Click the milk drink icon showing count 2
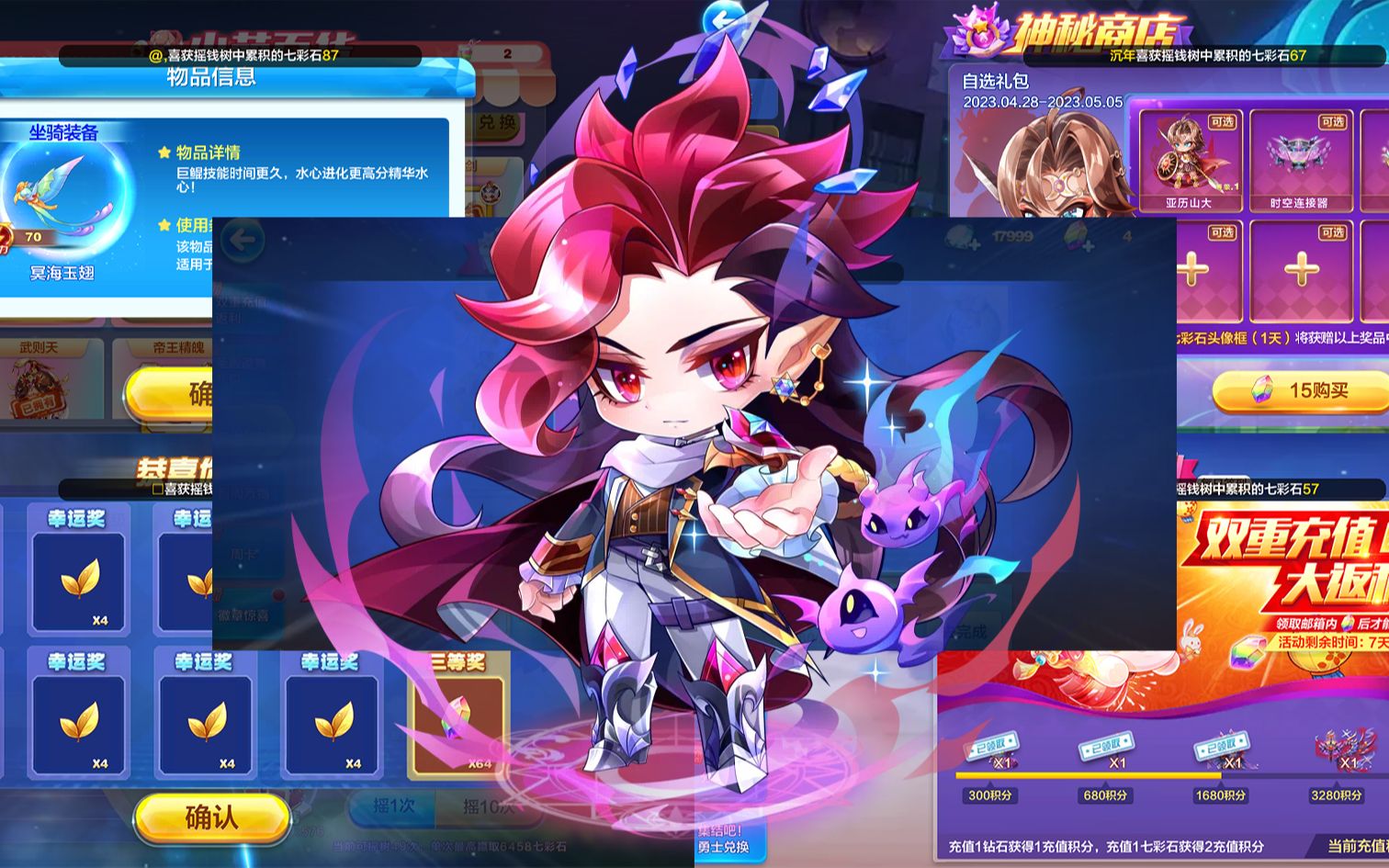1389x868 pixels. click(467, 51)
